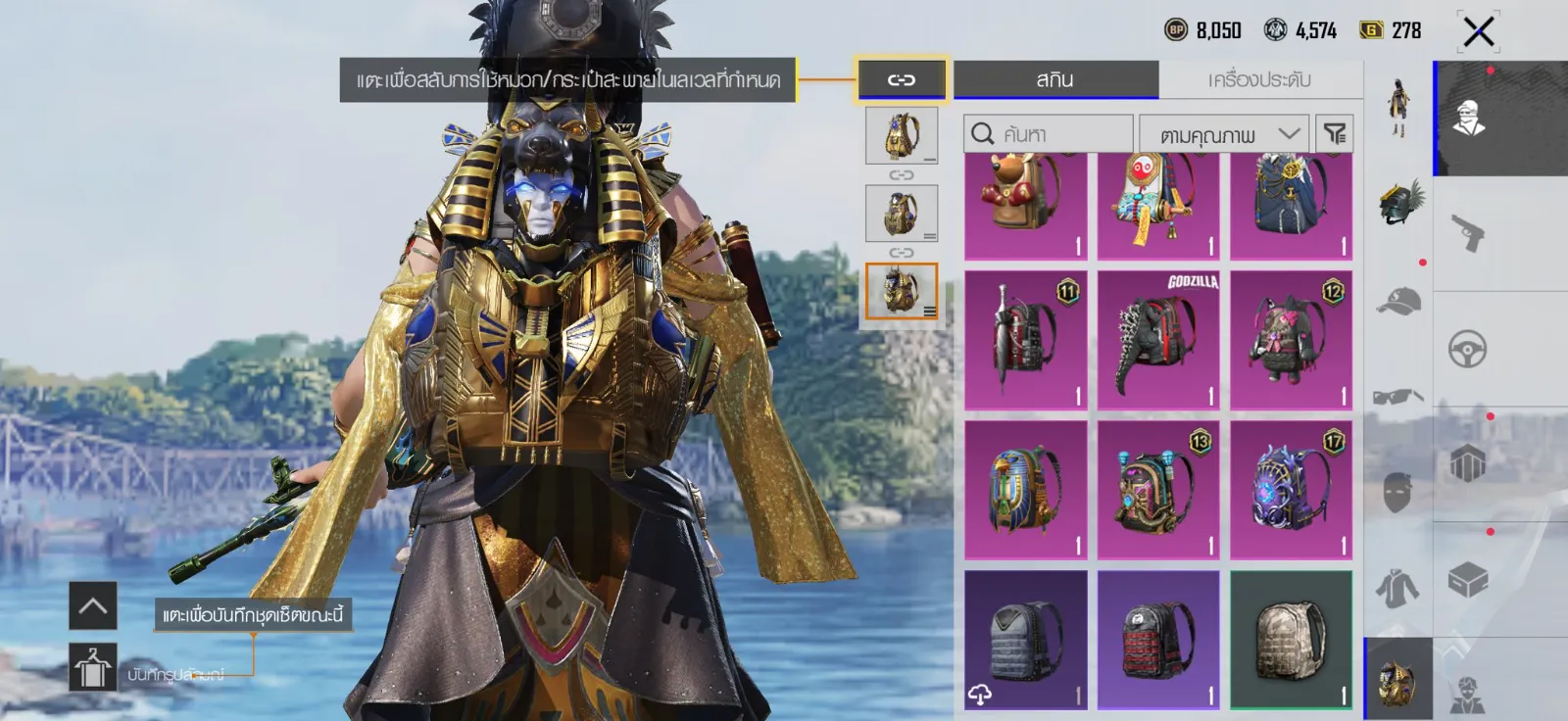Save the current outfit with hanger button
The width and height of the screenshot is (1568, 721).
[93, 667]
